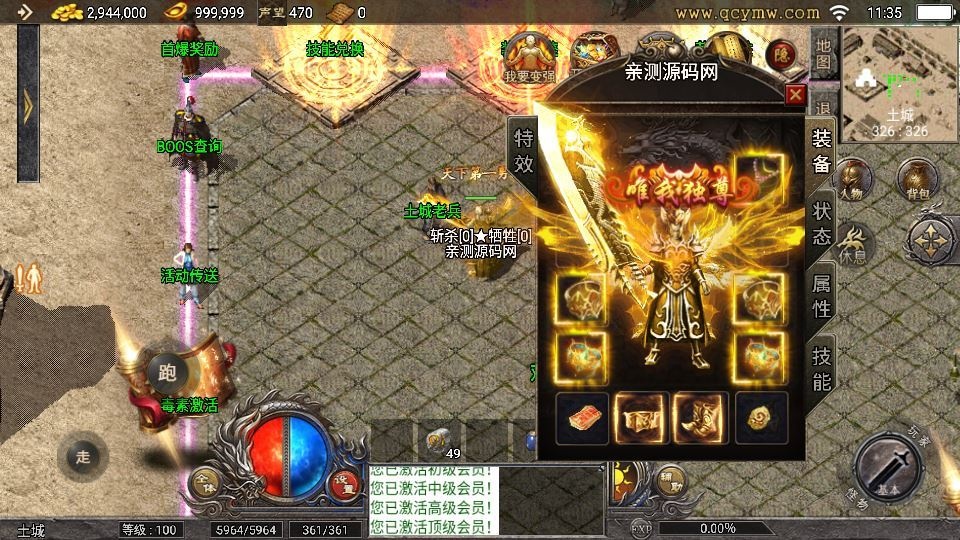Click the minimap of 土城
This screenshot has height=540, width=960.
[899, 82]
